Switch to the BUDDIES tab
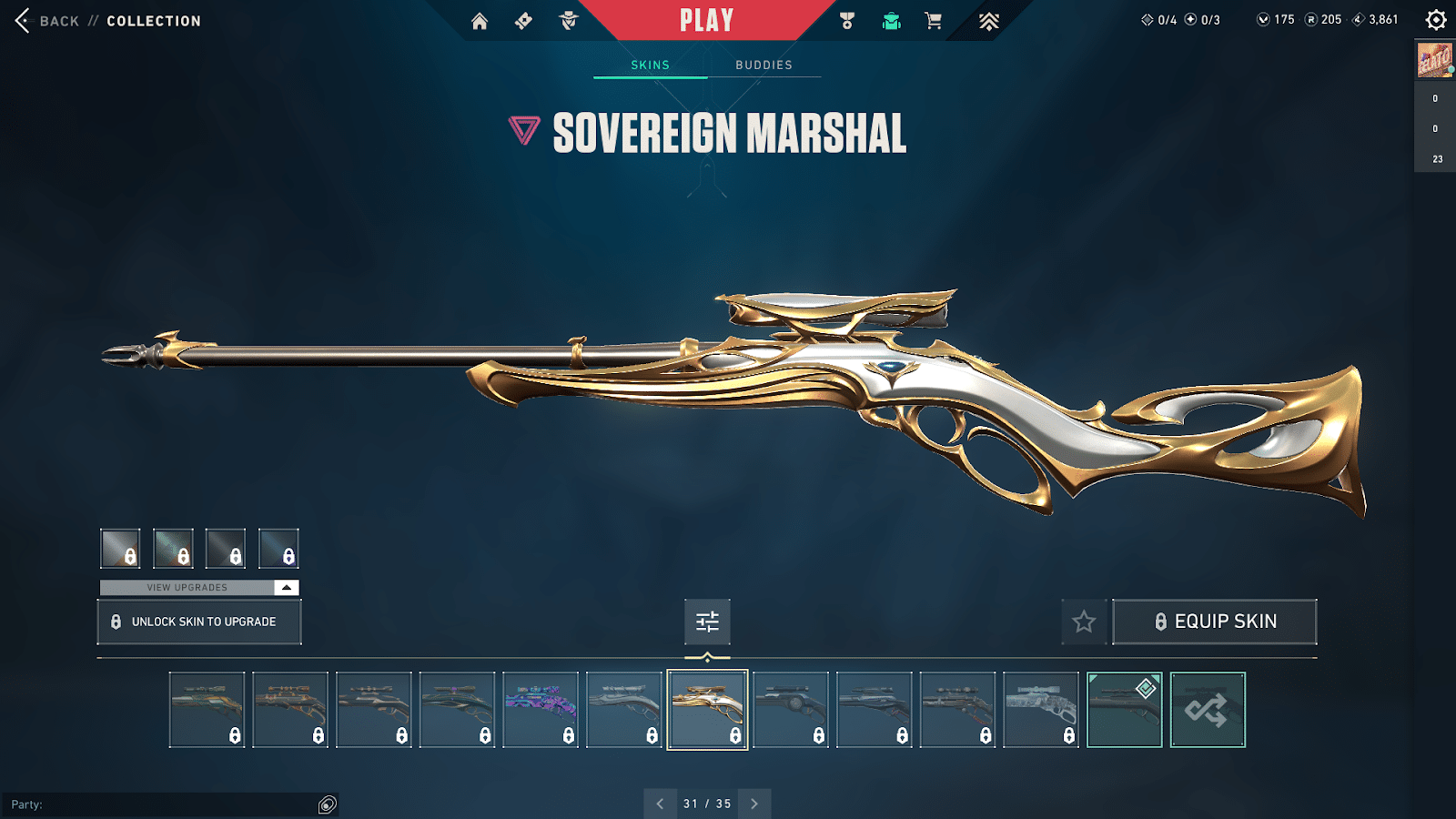This screenshot has width=1456, height=819. 763,65
